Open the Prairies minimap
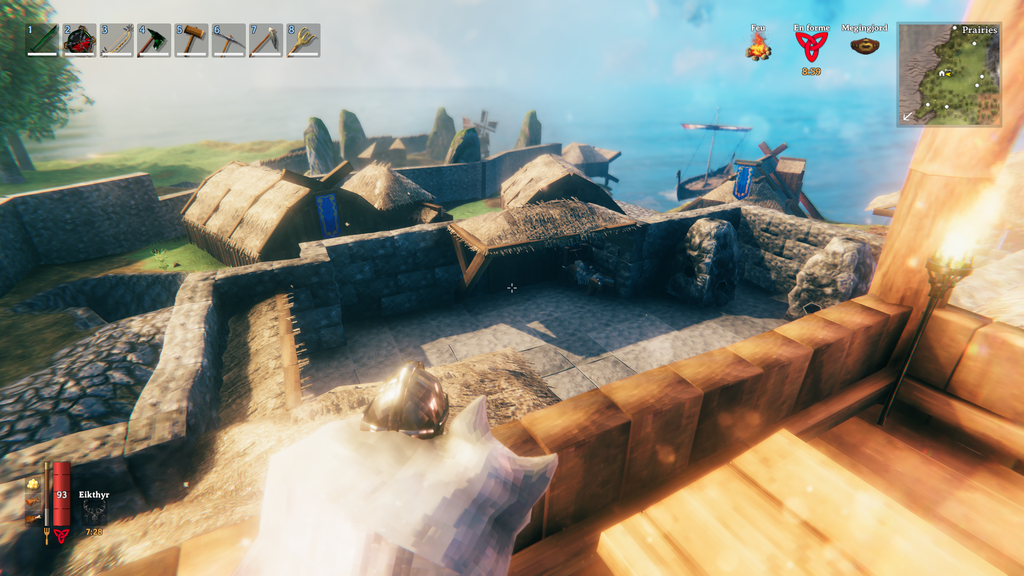1024x576 pixels. (949, 74)
